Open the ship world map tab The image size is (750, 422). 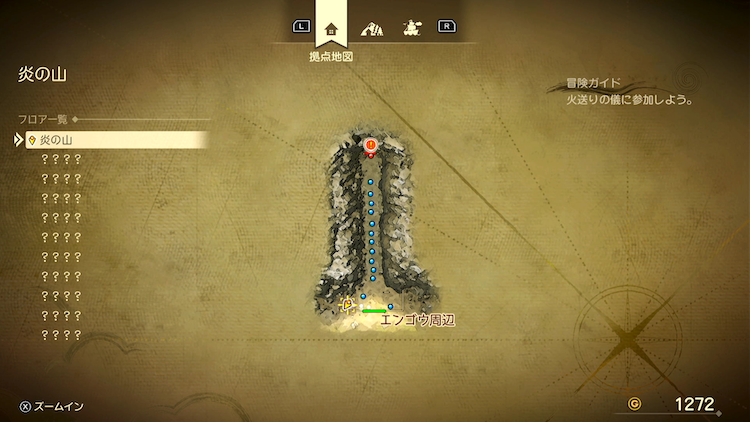click(x=410, y=28)
